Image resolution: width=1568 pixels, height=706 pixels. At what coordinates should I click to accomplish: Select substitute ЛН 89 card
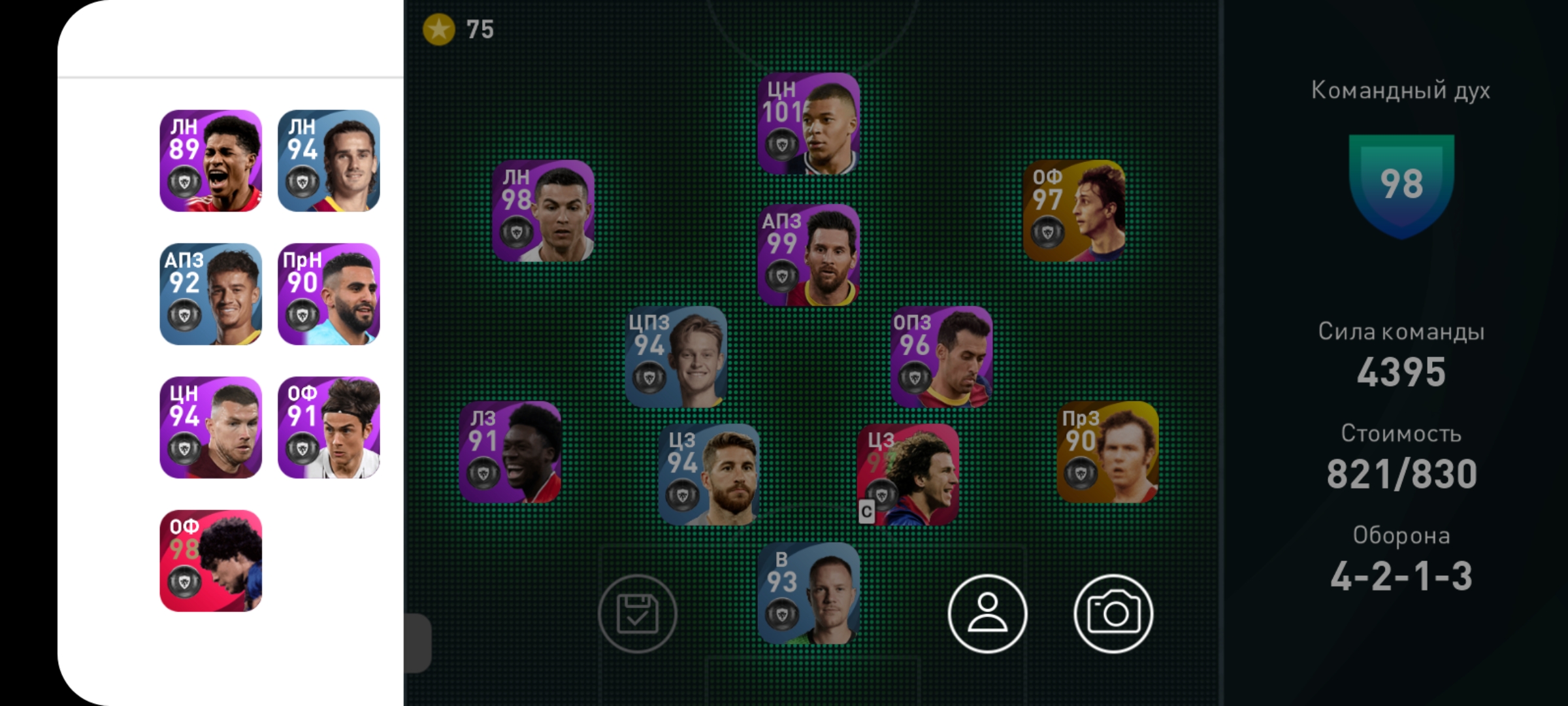211,161
